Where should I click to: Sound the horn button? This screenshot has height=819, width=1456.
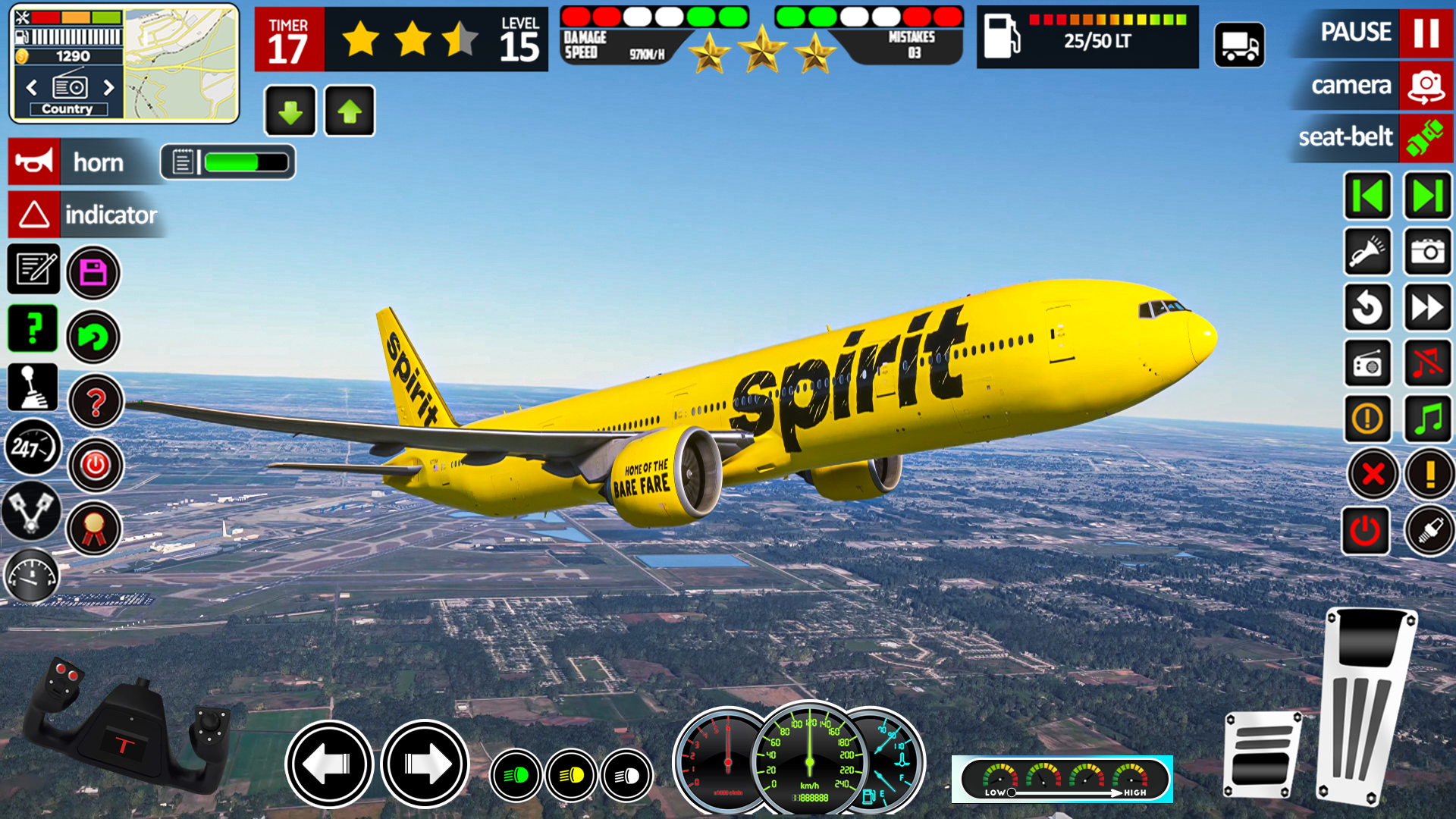(34, 162)
